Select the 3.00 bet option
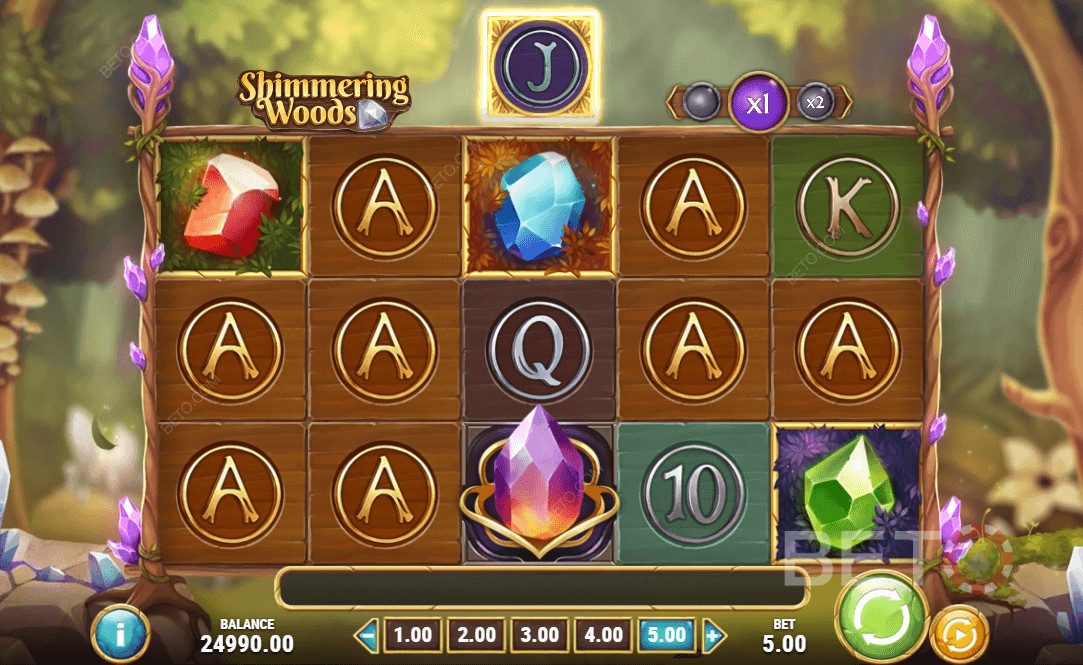Image resolution: width=1083 pixels, height=665 pixels. (x=540, y=635)
